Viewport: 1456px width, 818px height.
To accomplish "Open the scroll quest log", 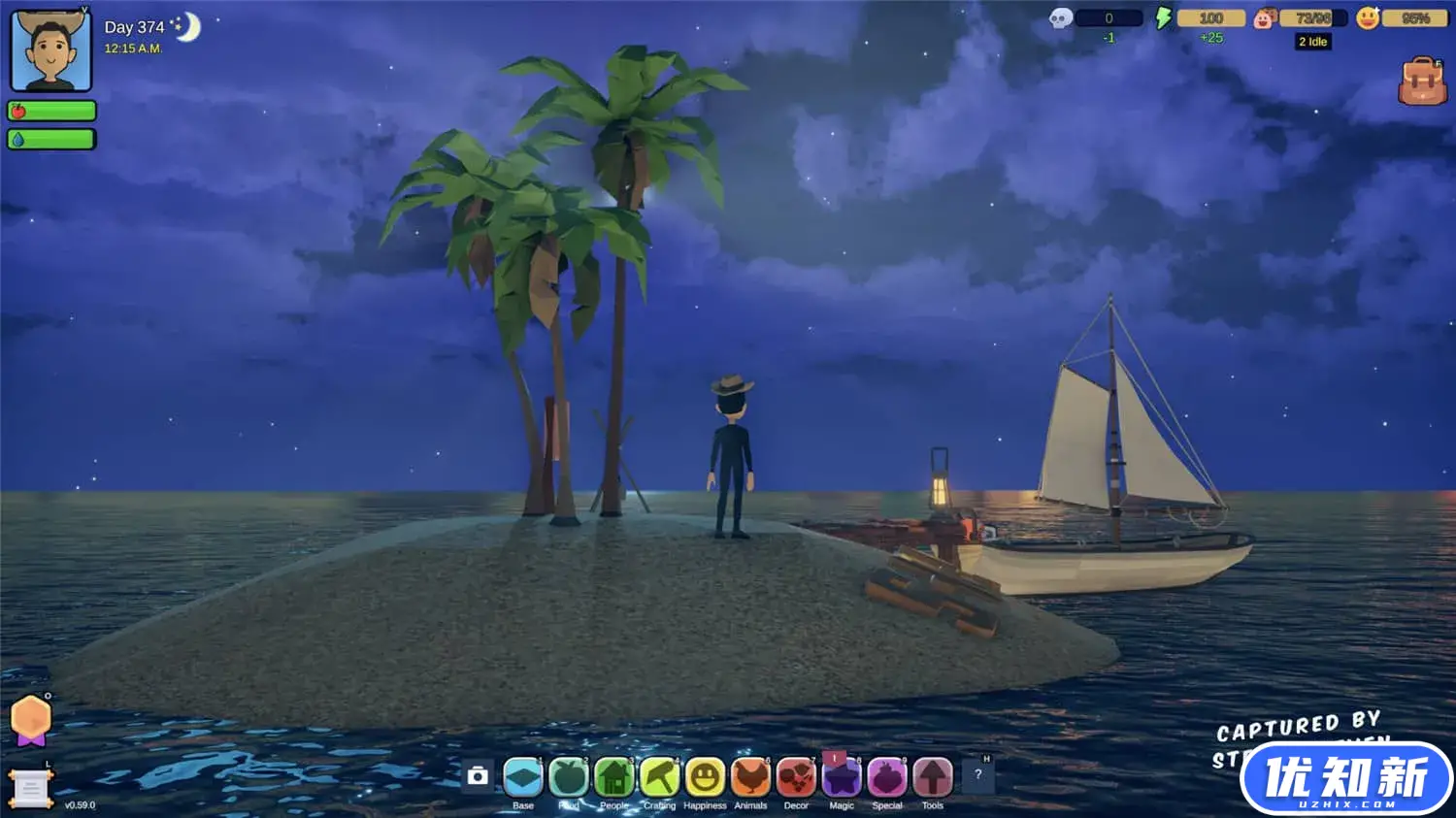I will tap(30, 789).
